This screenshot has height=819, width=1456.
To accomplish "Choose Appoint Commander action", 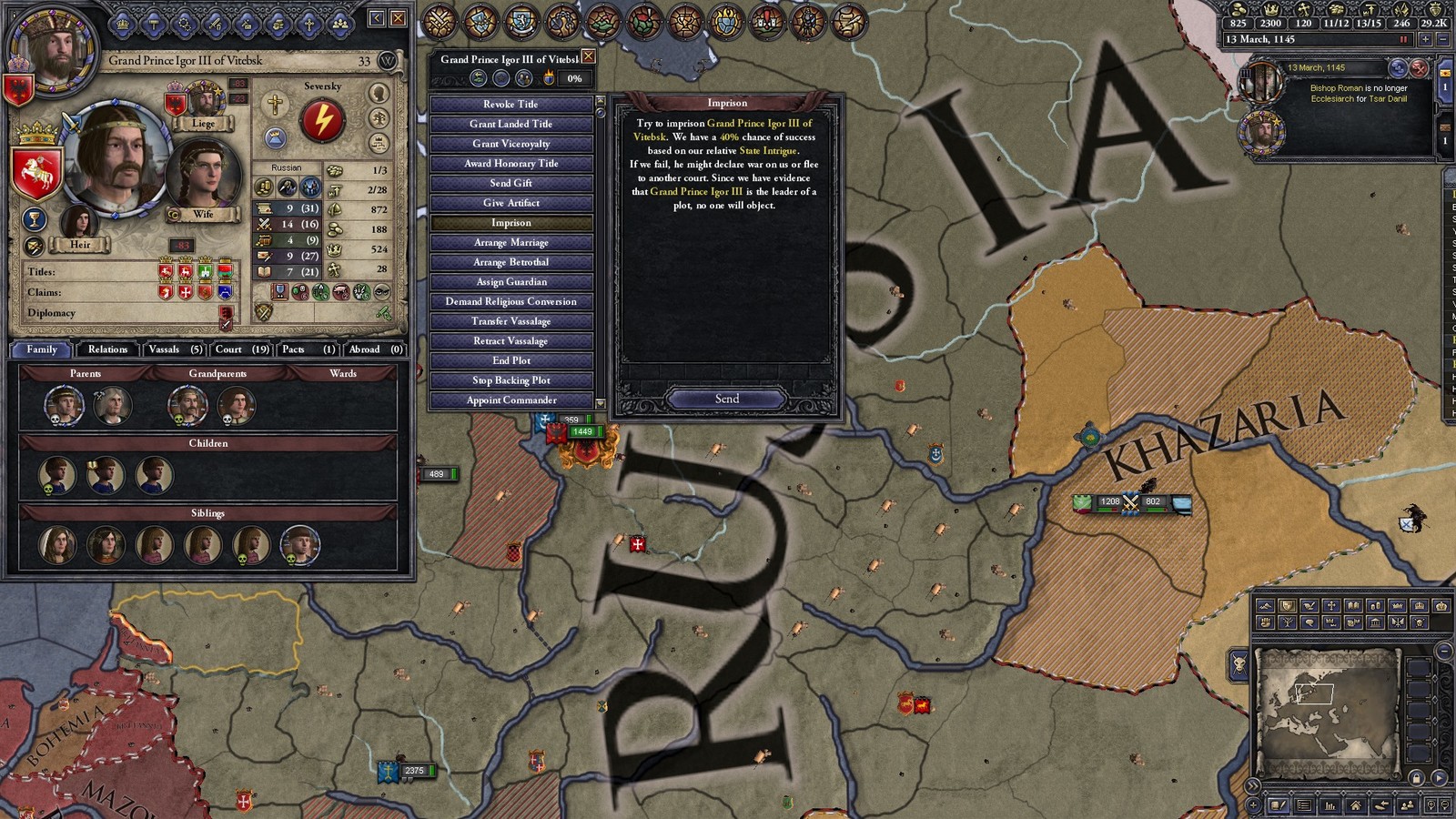I will point(511,399).
